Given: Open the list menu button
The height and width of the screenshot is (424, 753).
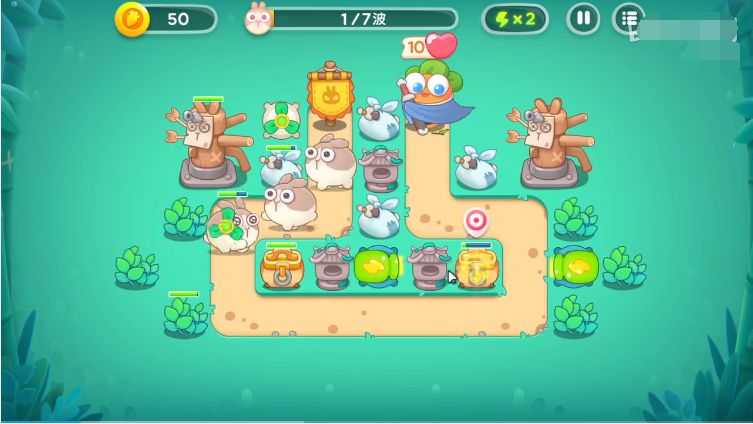Looking at the screenshot, I should coord(627,18).
